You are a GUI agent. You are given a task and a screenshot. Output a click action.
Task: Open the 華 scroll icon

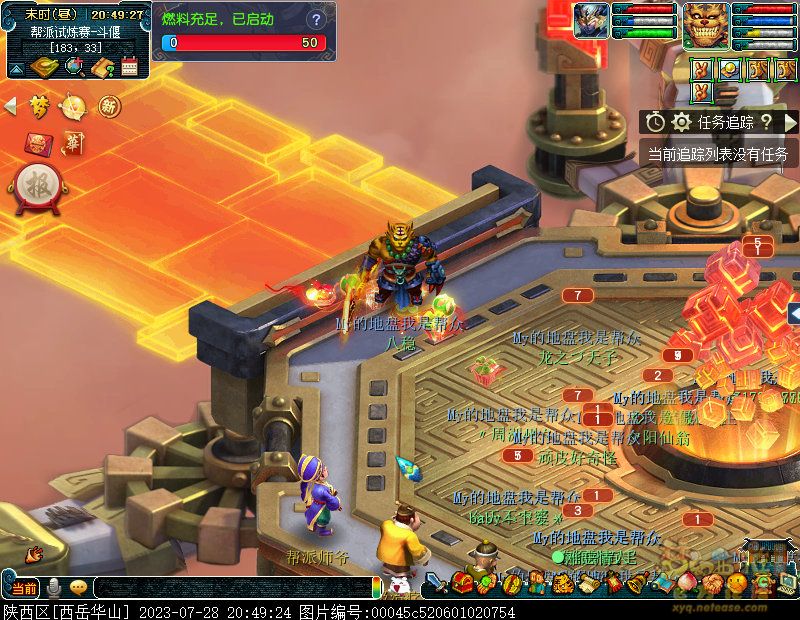73,143
